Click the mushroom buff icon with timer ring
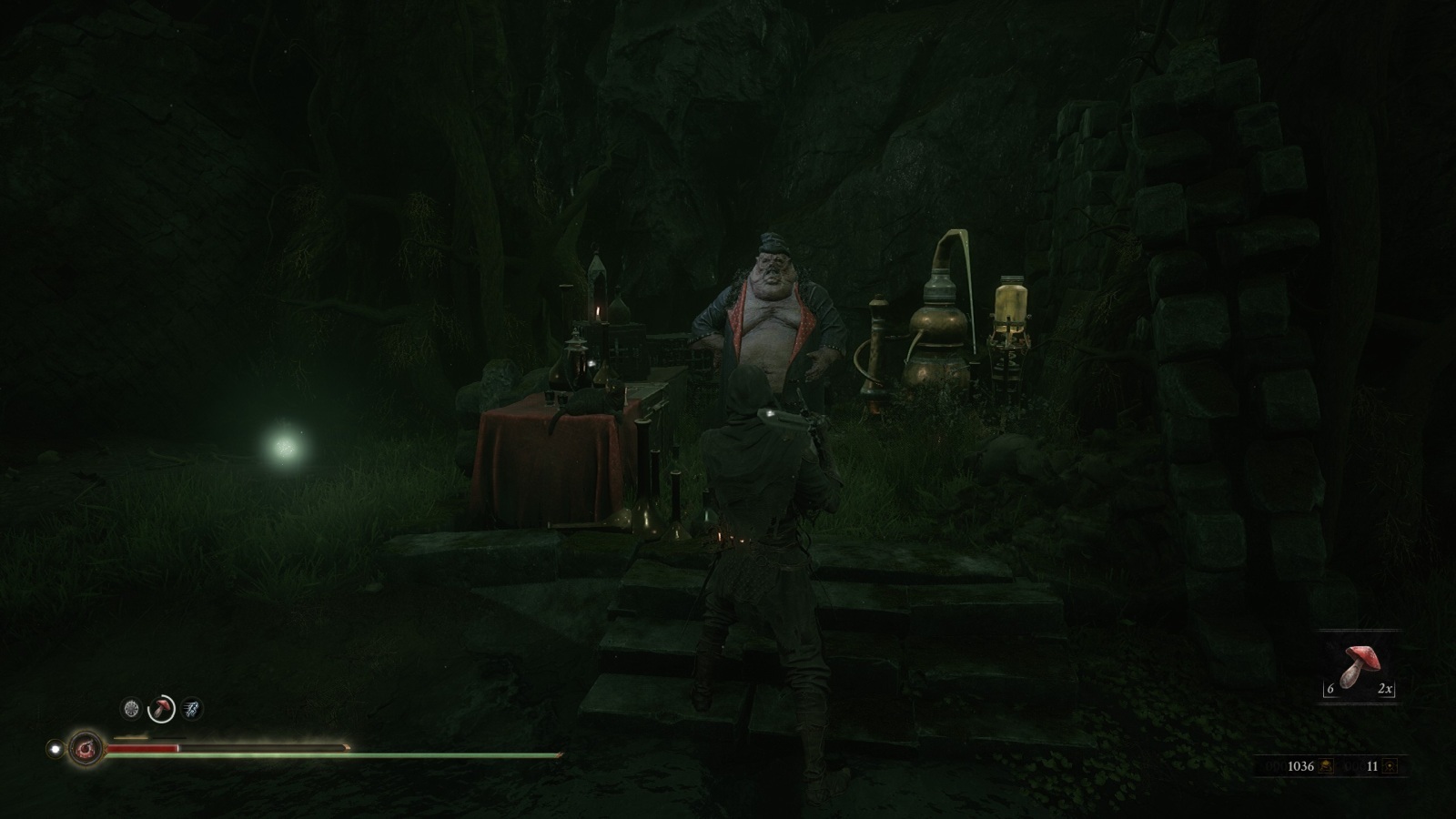This screenshot has width=1456, height=819. click(x=161, y=708)
